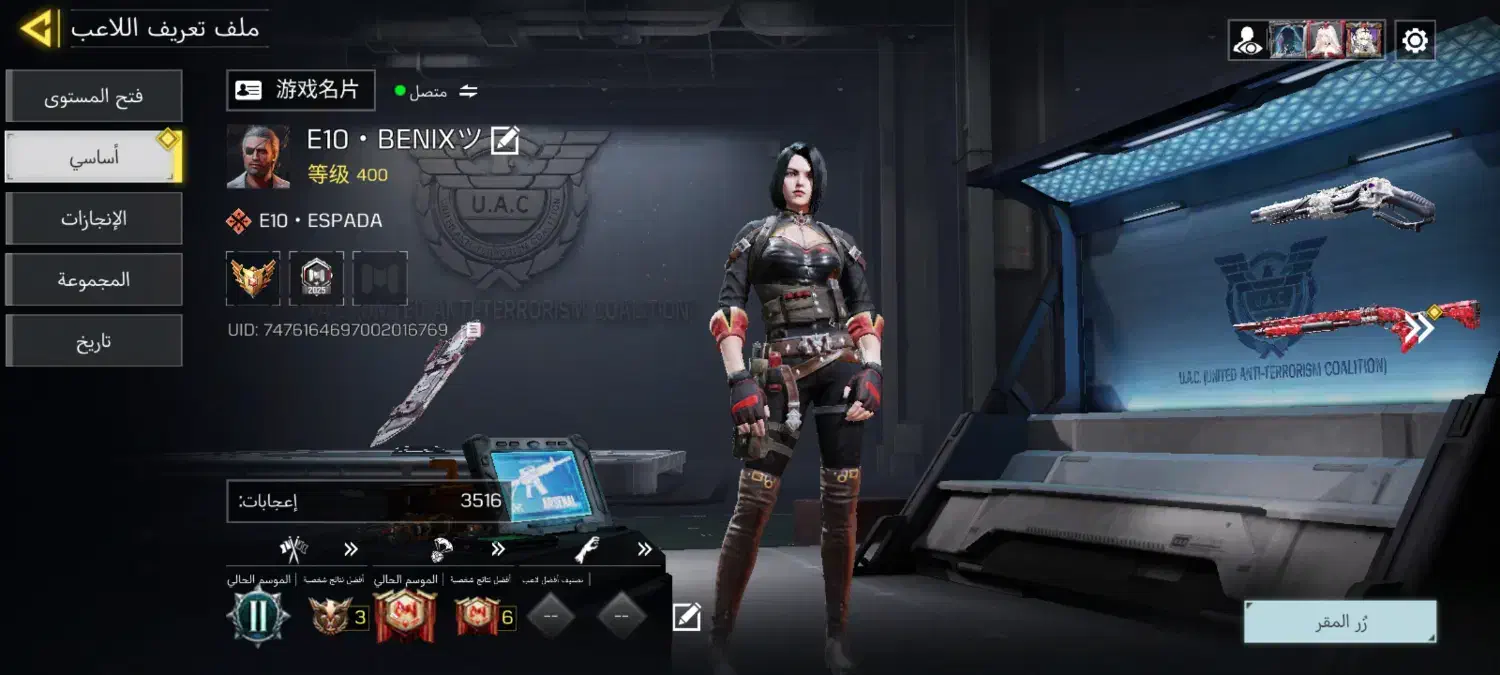Select the أساسي tab

[x=94, y=158]
